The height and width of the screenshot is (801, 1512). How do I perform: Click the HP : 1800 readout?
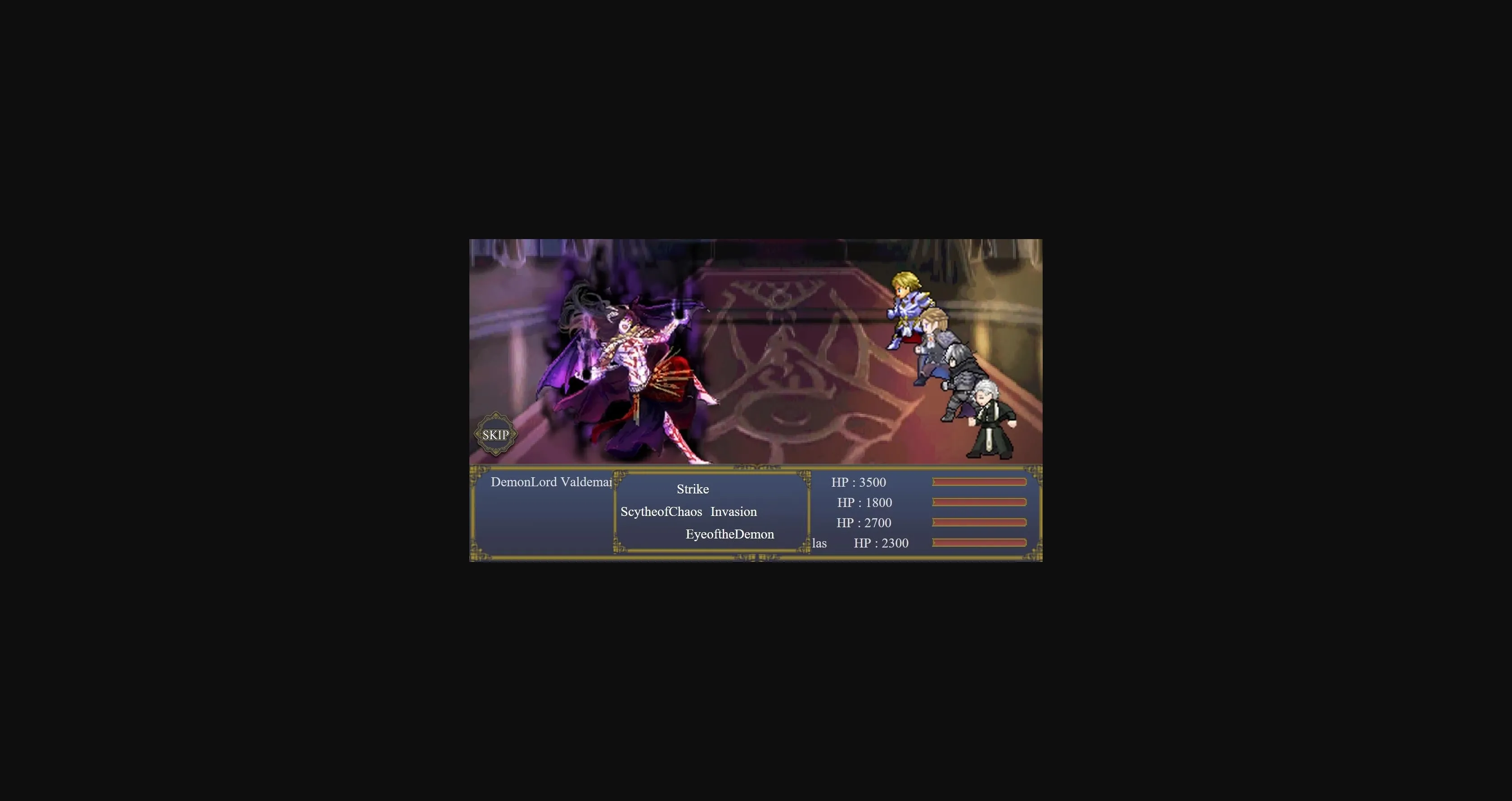pos(864,502)
